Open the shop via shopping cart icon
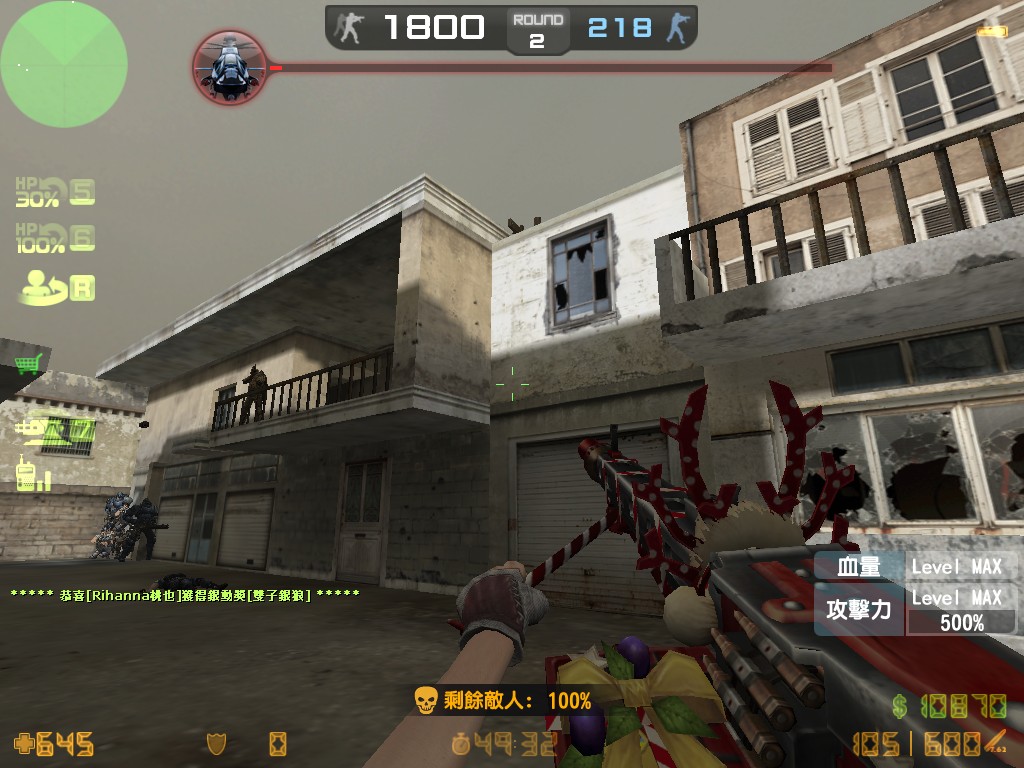This screenshot has width=1024, height=768. tap(28, 364)
